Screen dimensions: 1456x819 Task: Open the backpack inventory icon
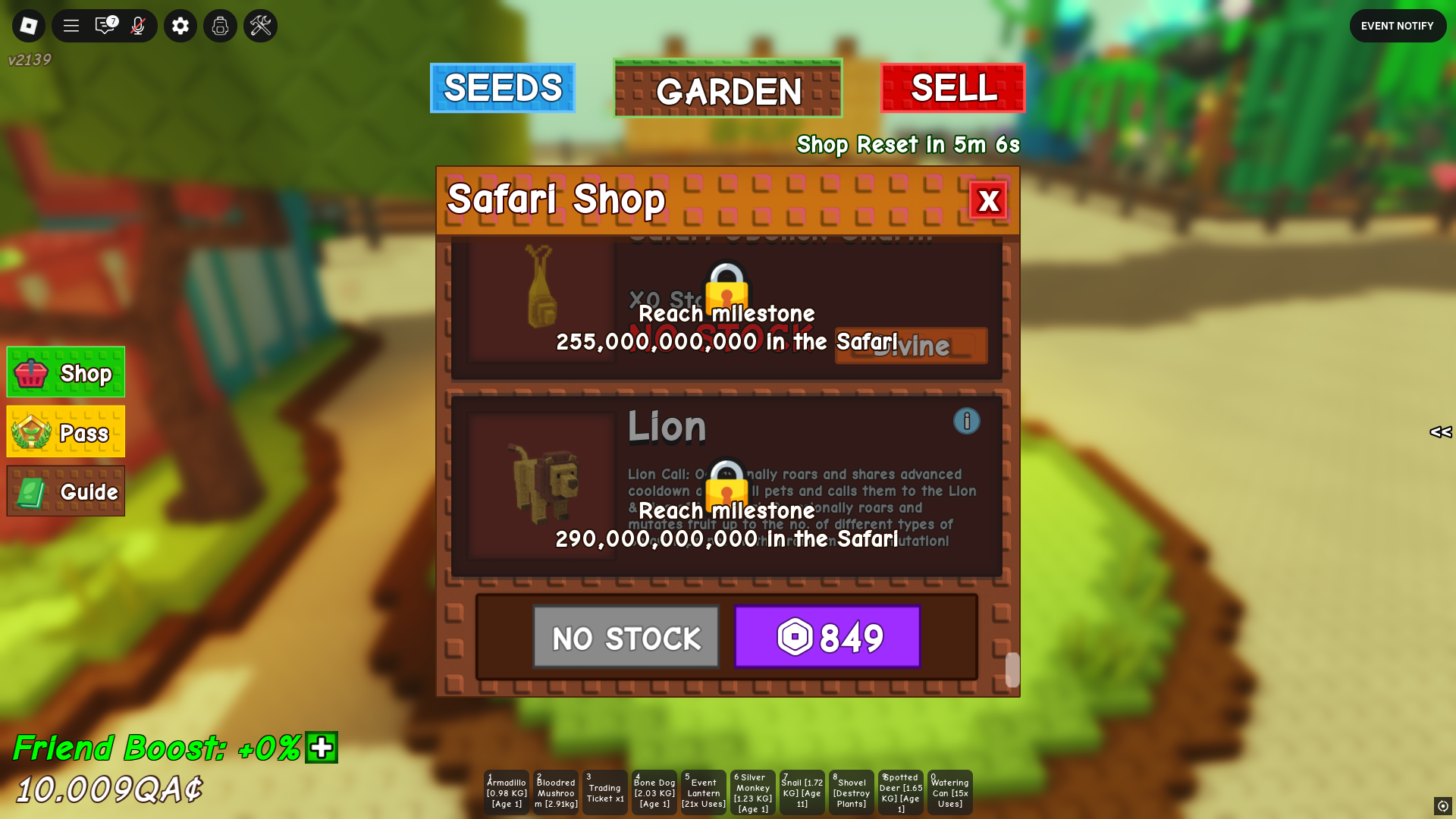pyautogui.click(x=220, y=25)
